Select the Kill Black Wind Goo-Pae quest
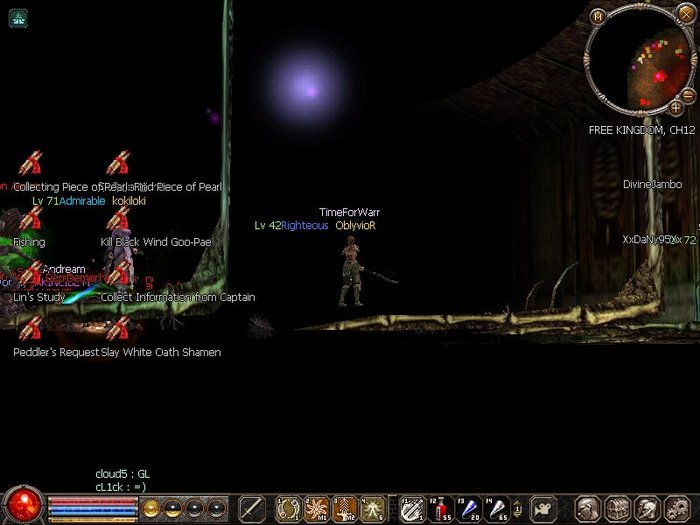 tap(118, 220)
